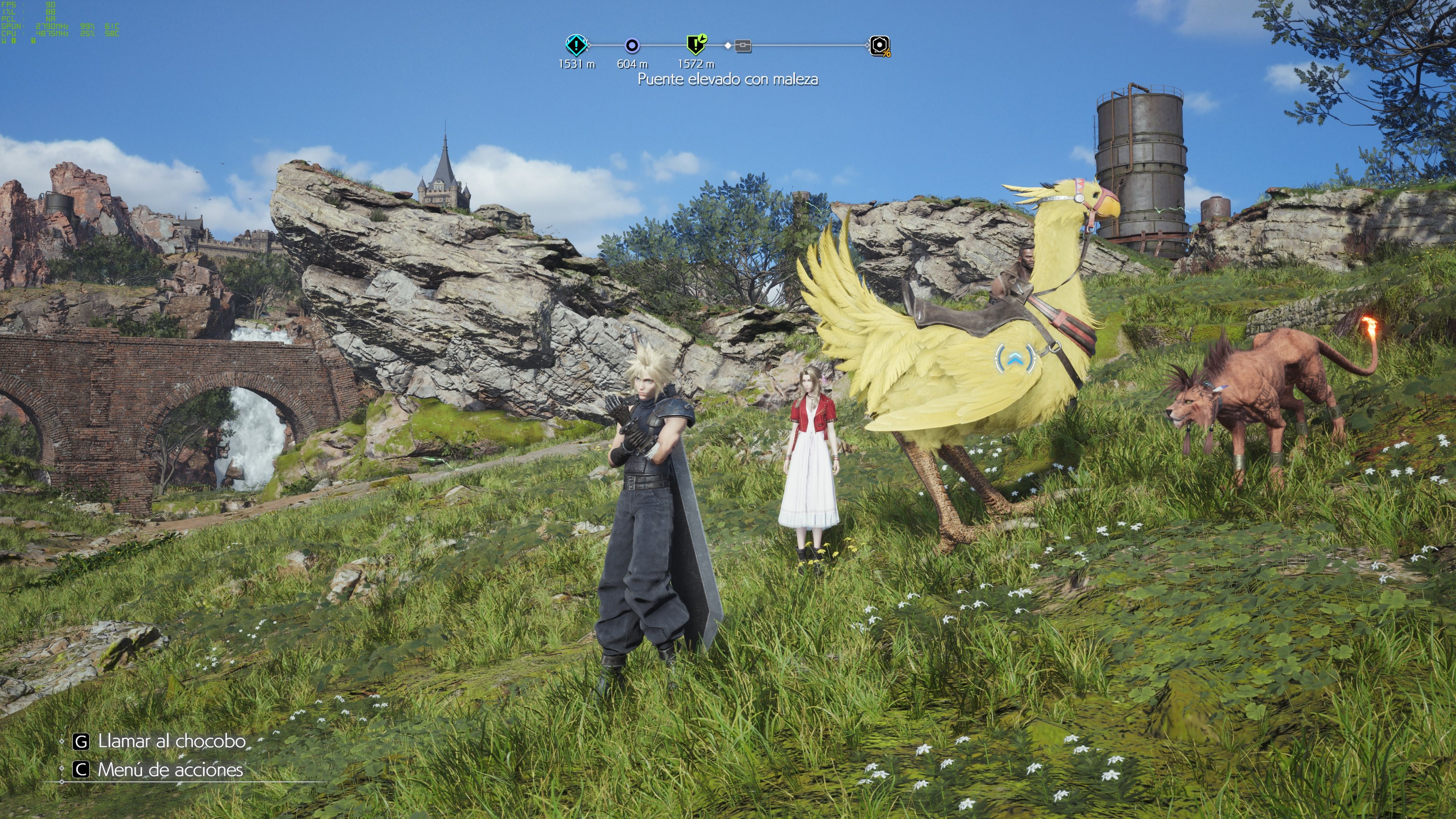Open the "Menú de acciones" entry
The image size is (1456, 819).
tap(169, 769)
